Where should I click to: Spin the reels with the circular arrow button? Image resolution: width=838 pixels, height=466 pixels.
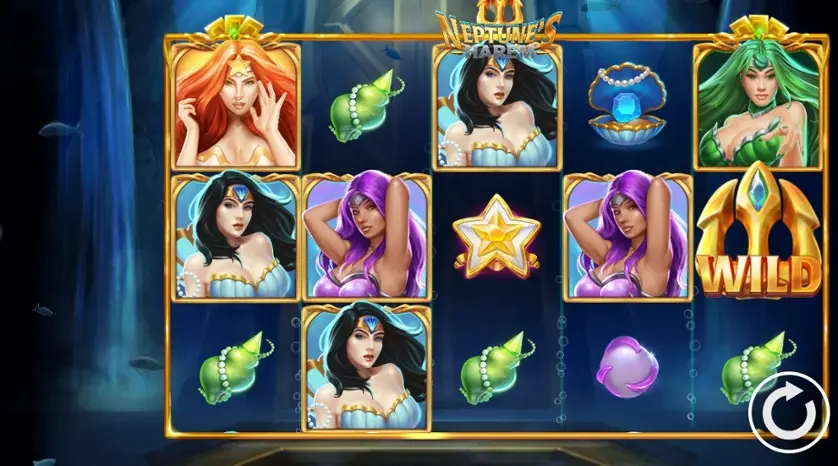pyautogui.click(x=781, y=408)
